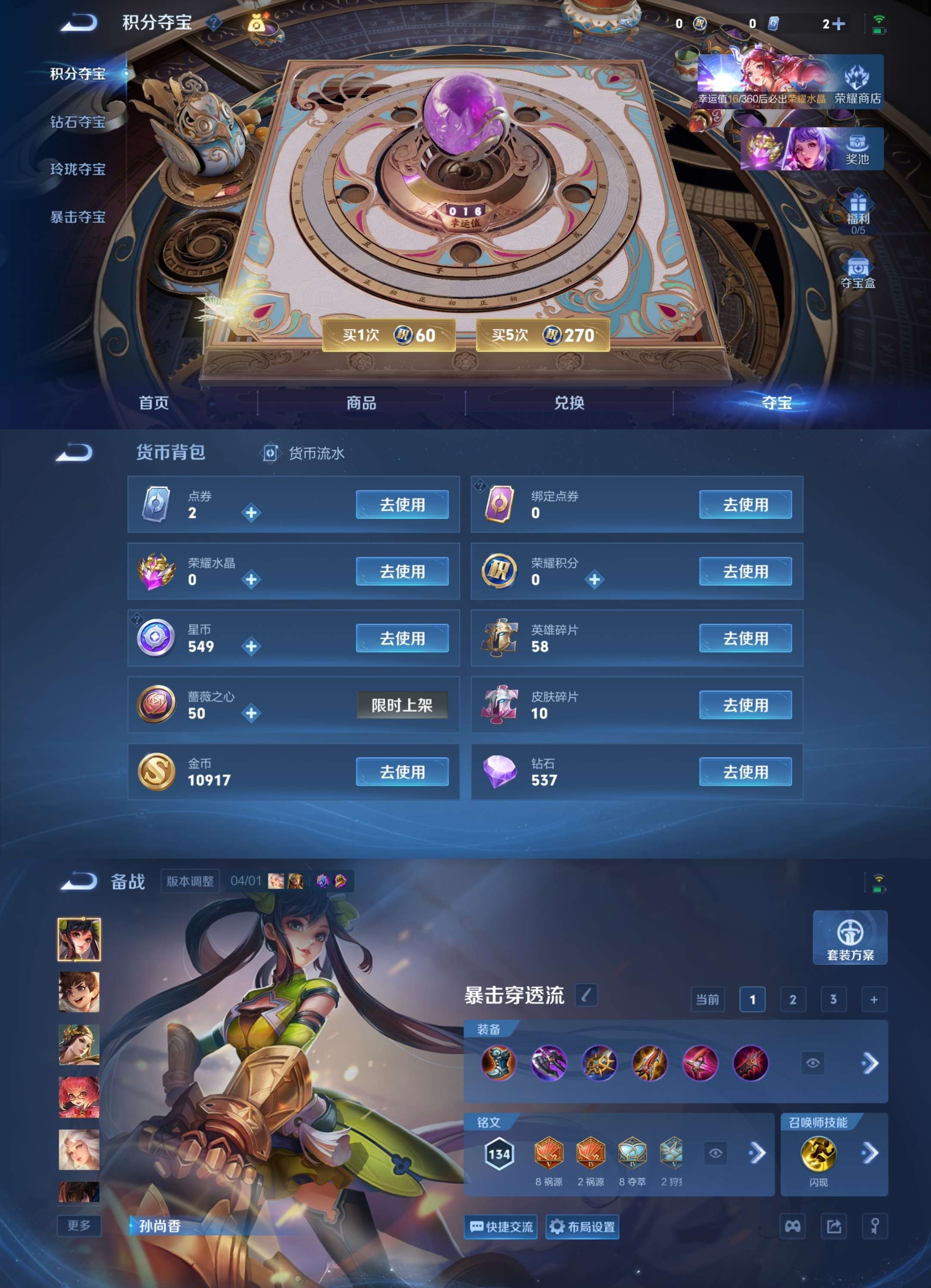Open the 货币流水 currency record icon
This screenshot has height=1288, width=931.
pos(271,453)
